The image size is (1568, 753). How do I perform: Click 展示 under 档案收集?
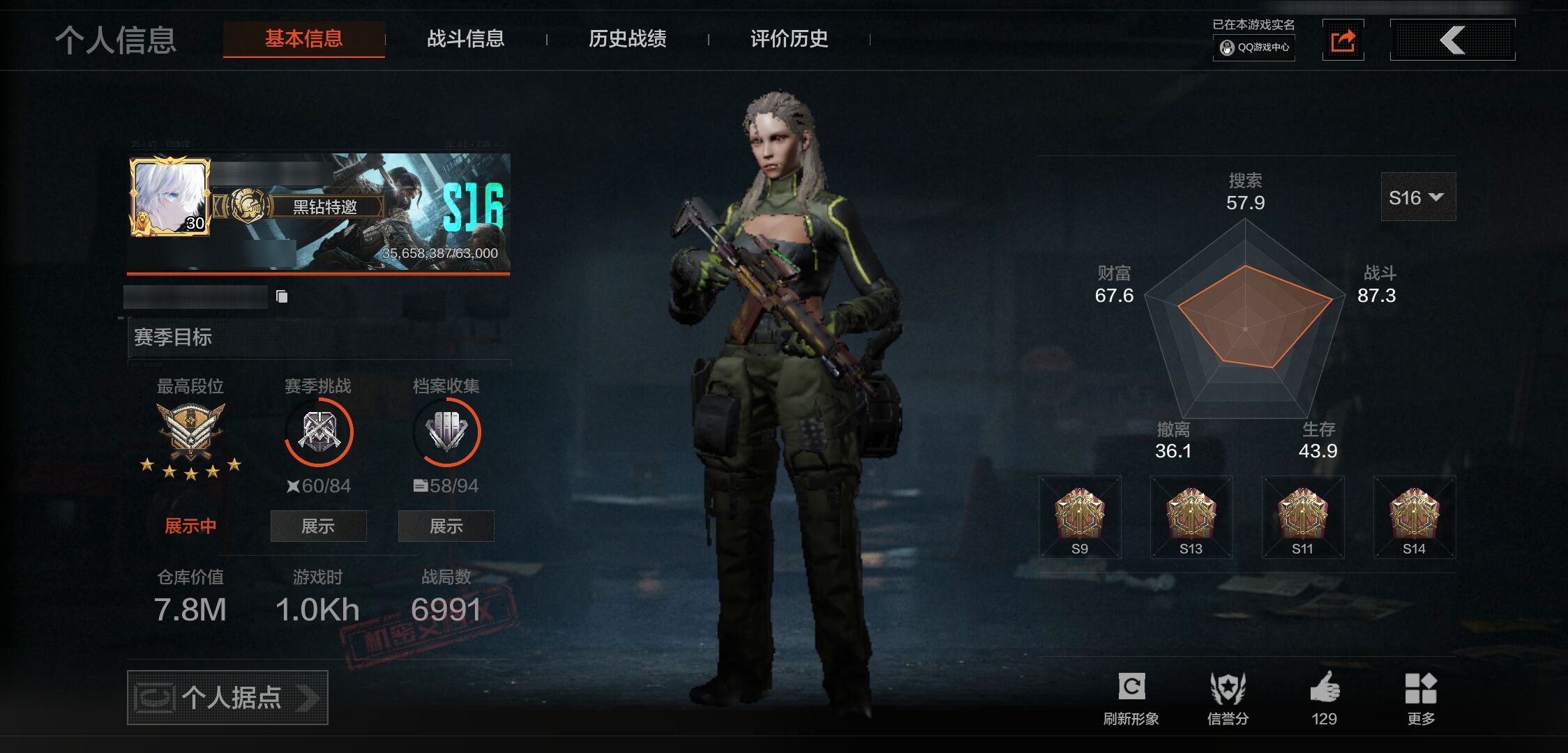tap(446, 526)
